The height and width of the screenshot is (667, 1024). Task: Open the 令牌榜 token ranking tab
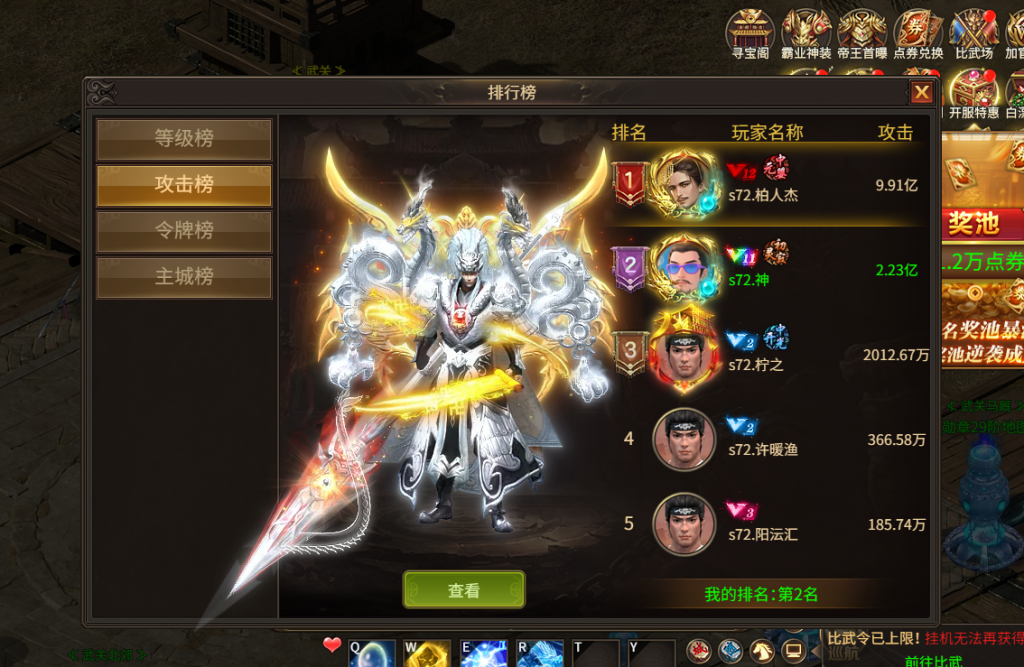pyautogui.click(x=184, y=231)
